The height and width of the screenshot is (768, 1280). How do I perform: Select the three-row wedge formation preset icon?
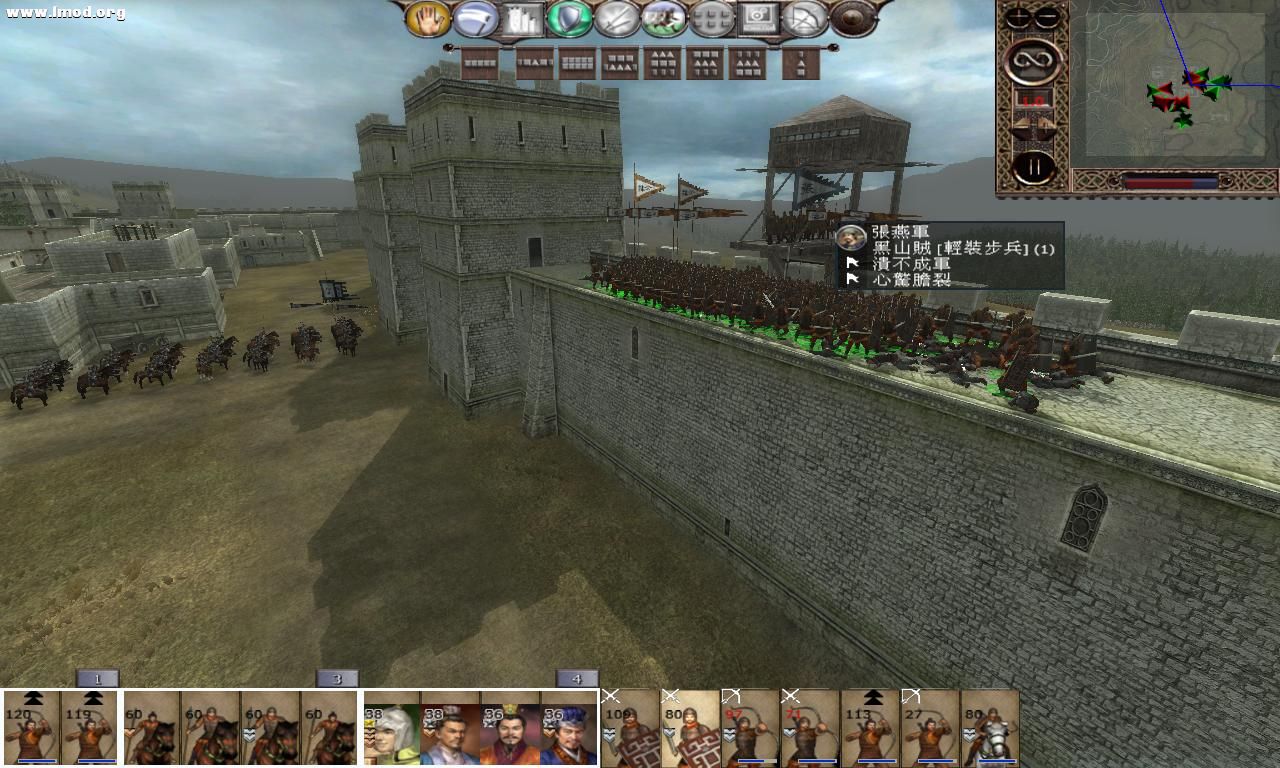tap(663, 65)
